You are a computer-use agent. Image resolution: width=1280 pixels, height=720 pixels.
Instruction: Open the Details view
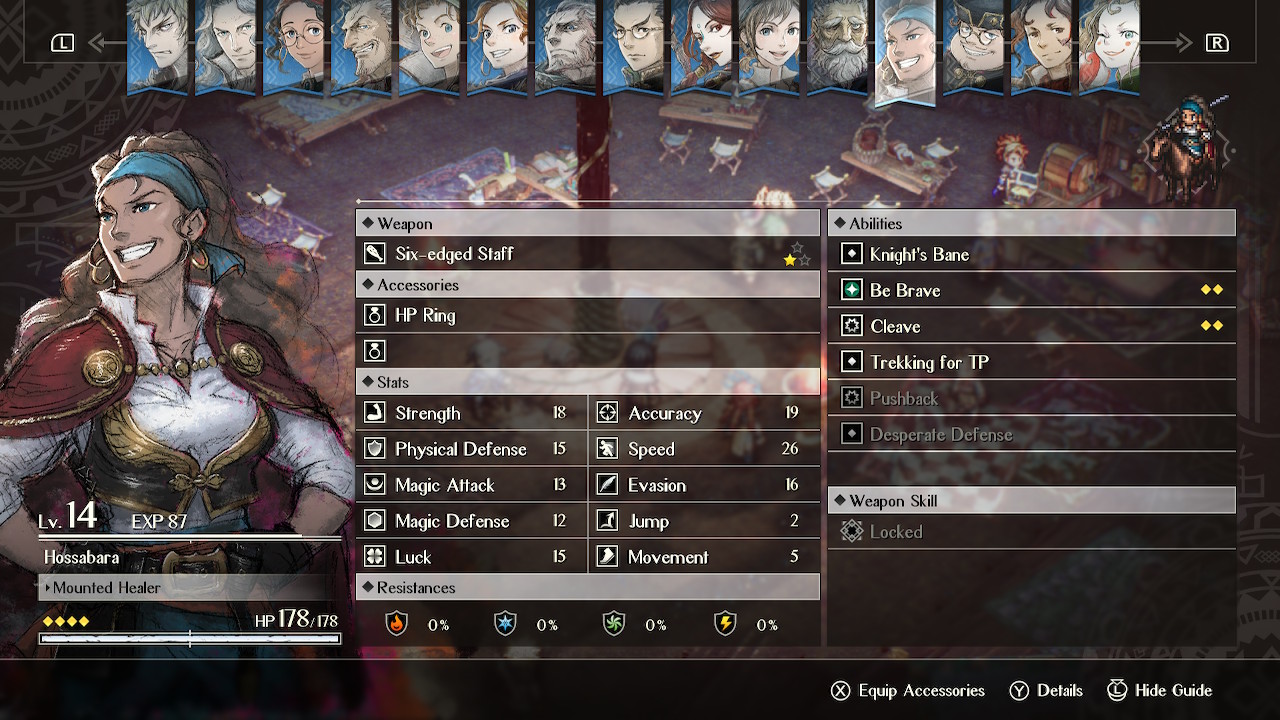click(1046, 691)
